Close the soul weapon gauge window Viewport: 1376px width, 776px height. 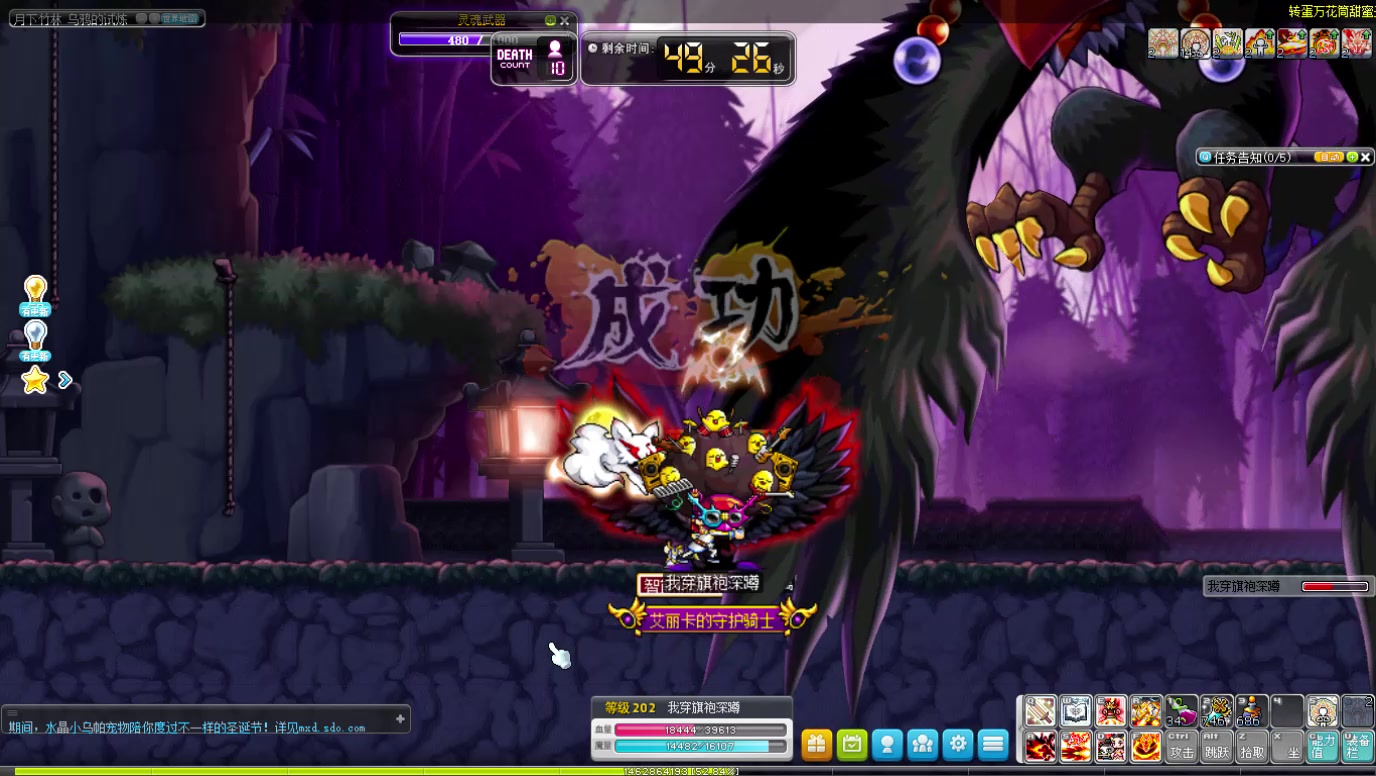tap(565, 20)
